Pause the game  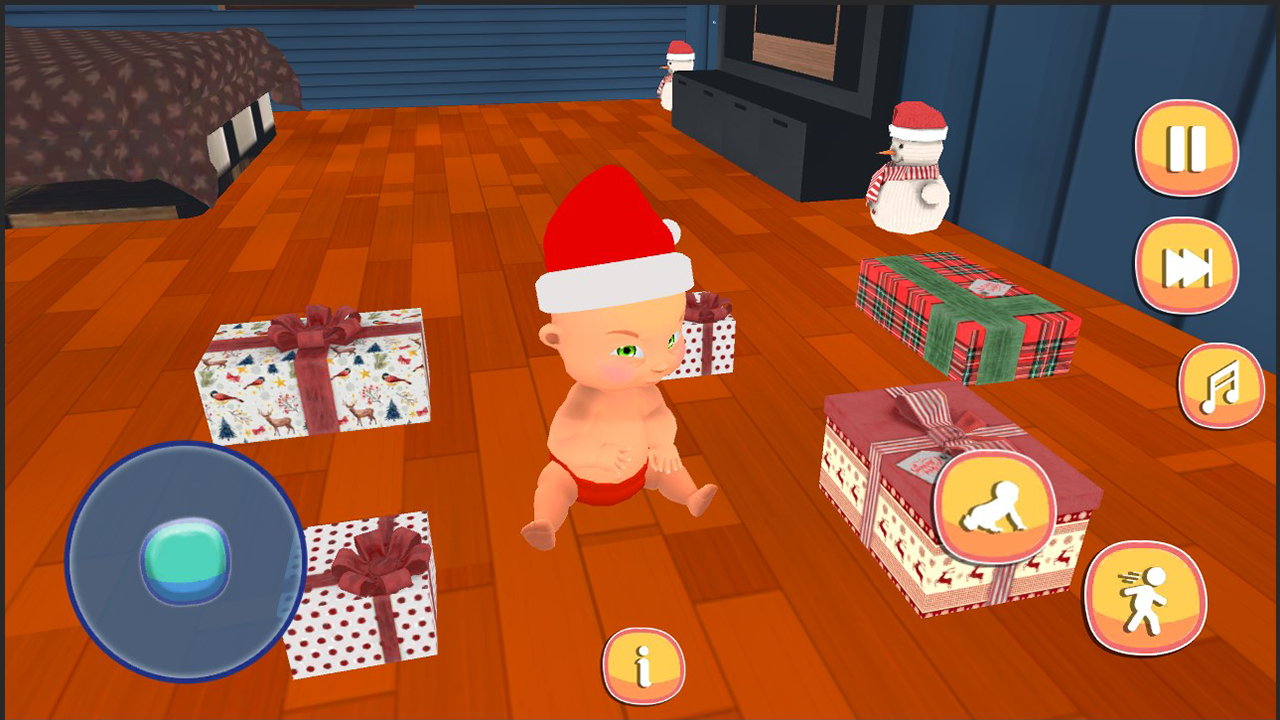point(1185,149)
